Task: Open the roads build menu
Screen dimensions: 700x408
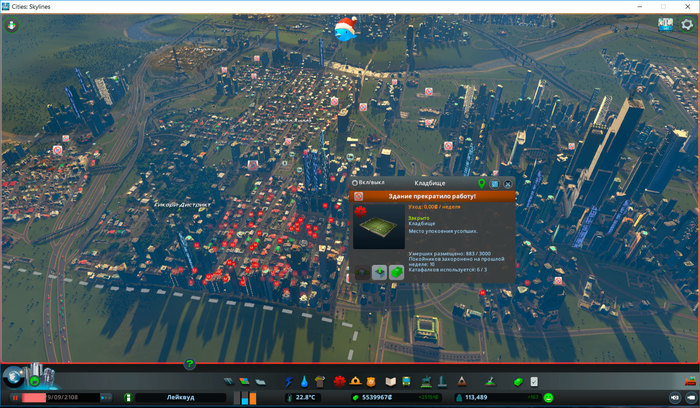Action: click(230, 381)
